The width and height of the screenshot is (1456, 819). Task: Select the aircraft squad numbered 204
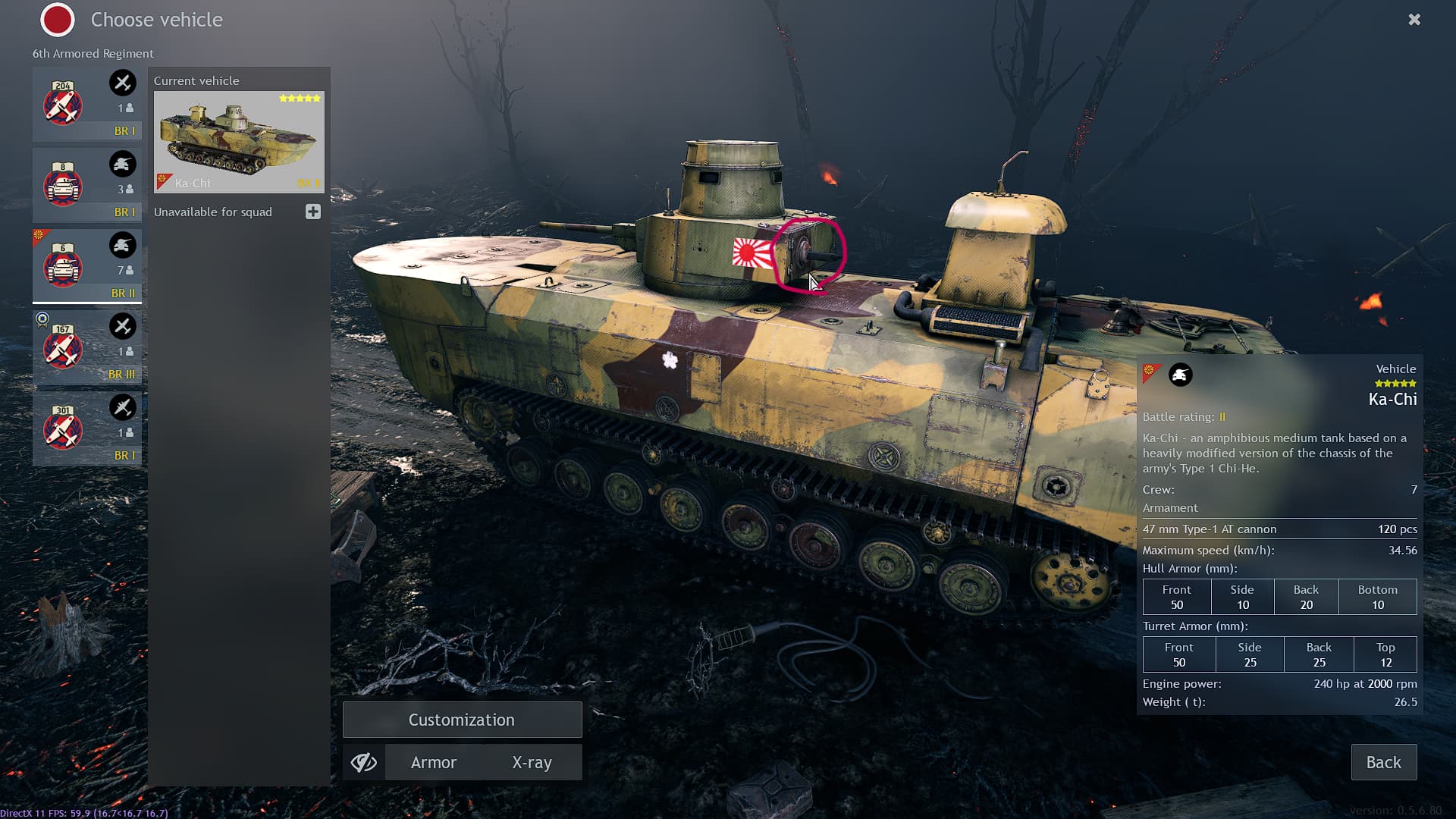coord(87,104)
